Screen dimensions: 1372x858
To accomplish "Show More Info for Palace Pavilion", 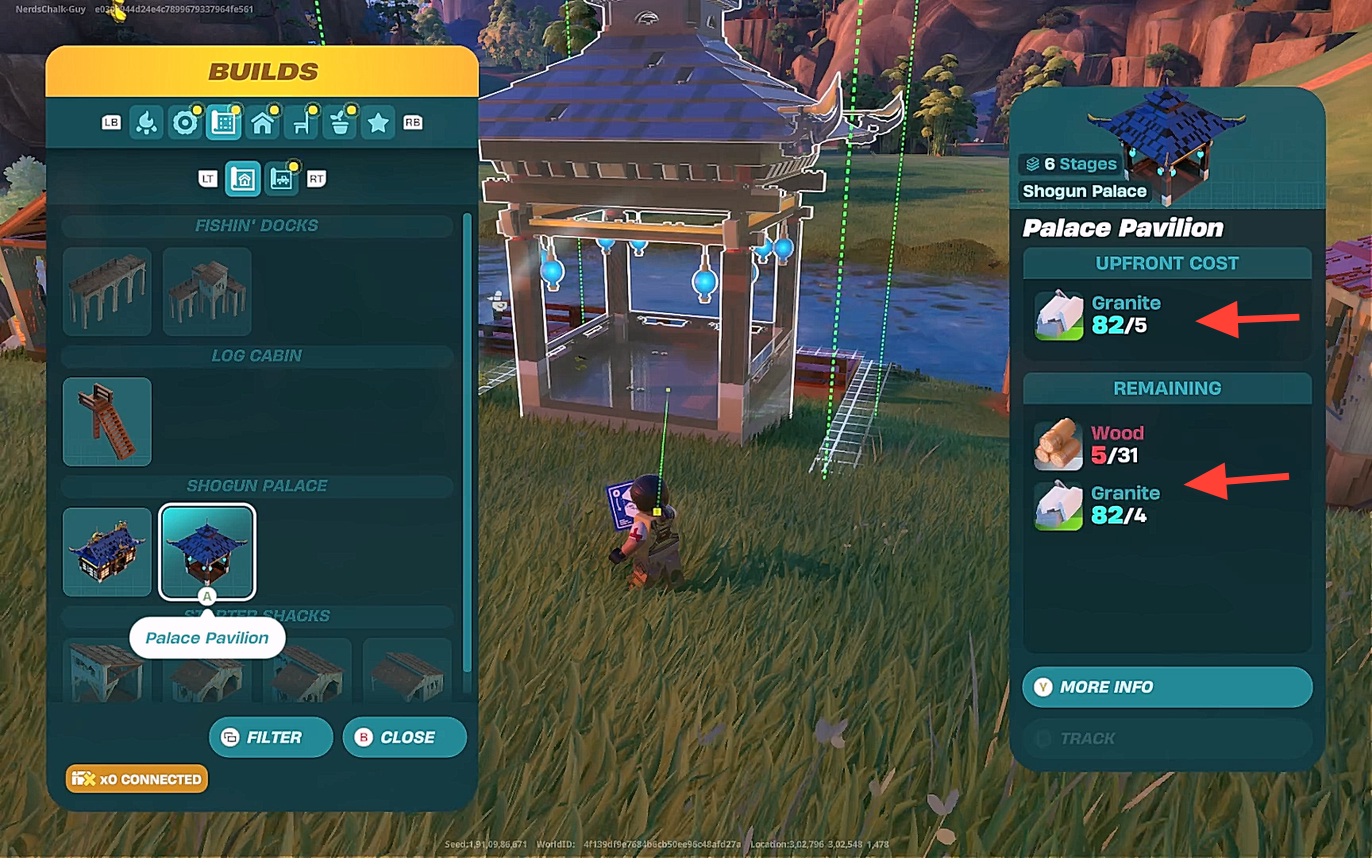I will point(1167,687).
